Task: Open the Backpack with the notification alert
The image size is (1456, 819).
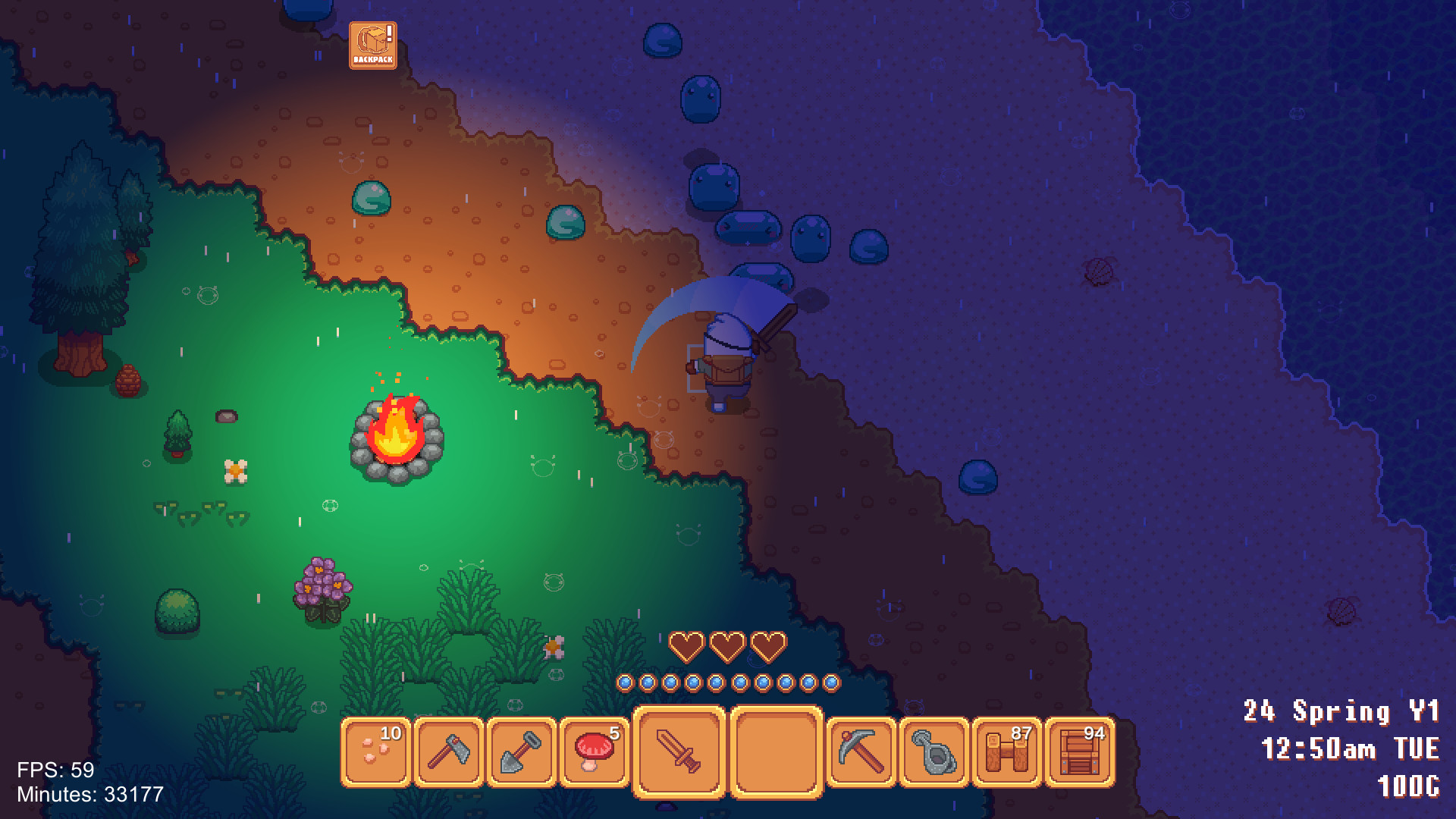Action: [x=373, y=45]
